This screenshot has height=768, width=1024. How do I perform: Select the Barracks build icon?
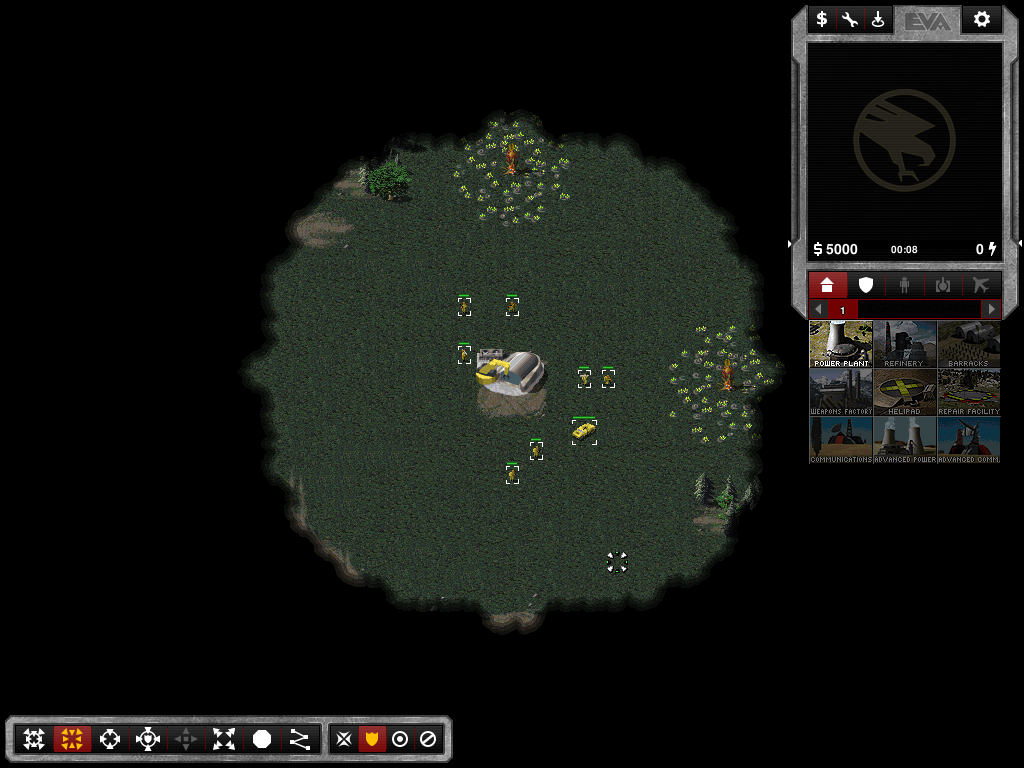tap(968, 344)
